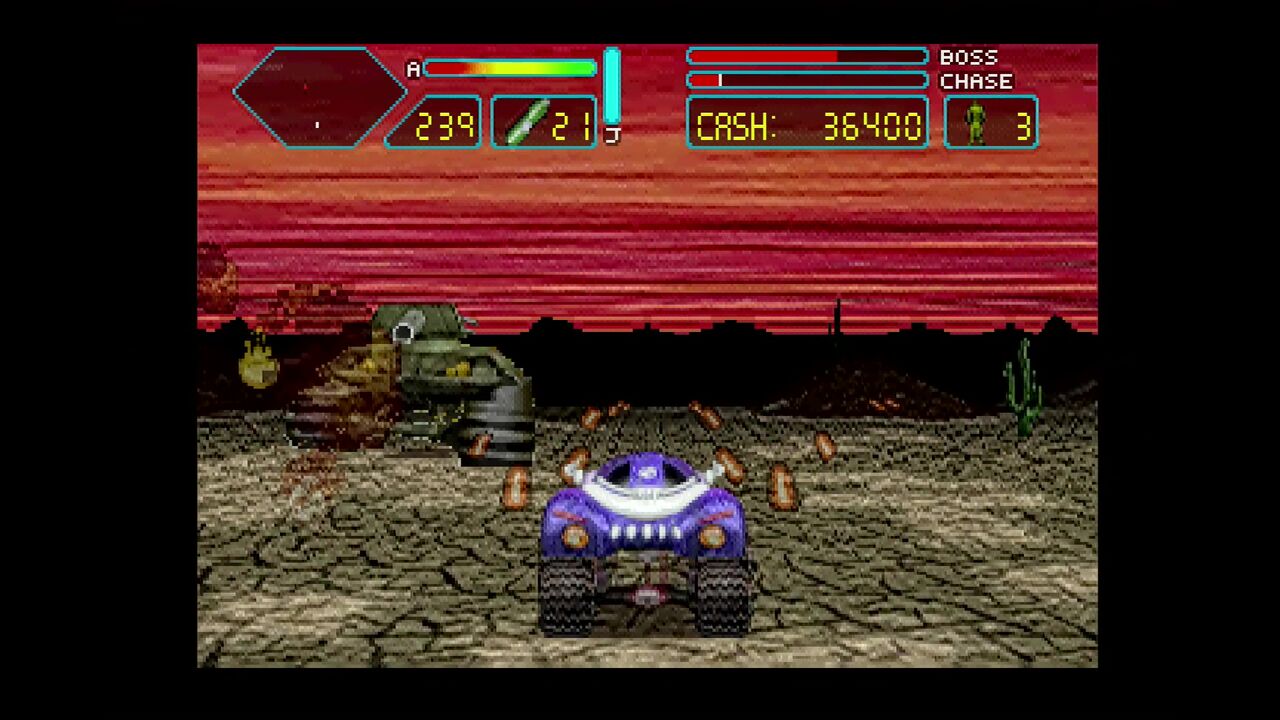Click the 'J' label under the jump meter

coord(611,133)
